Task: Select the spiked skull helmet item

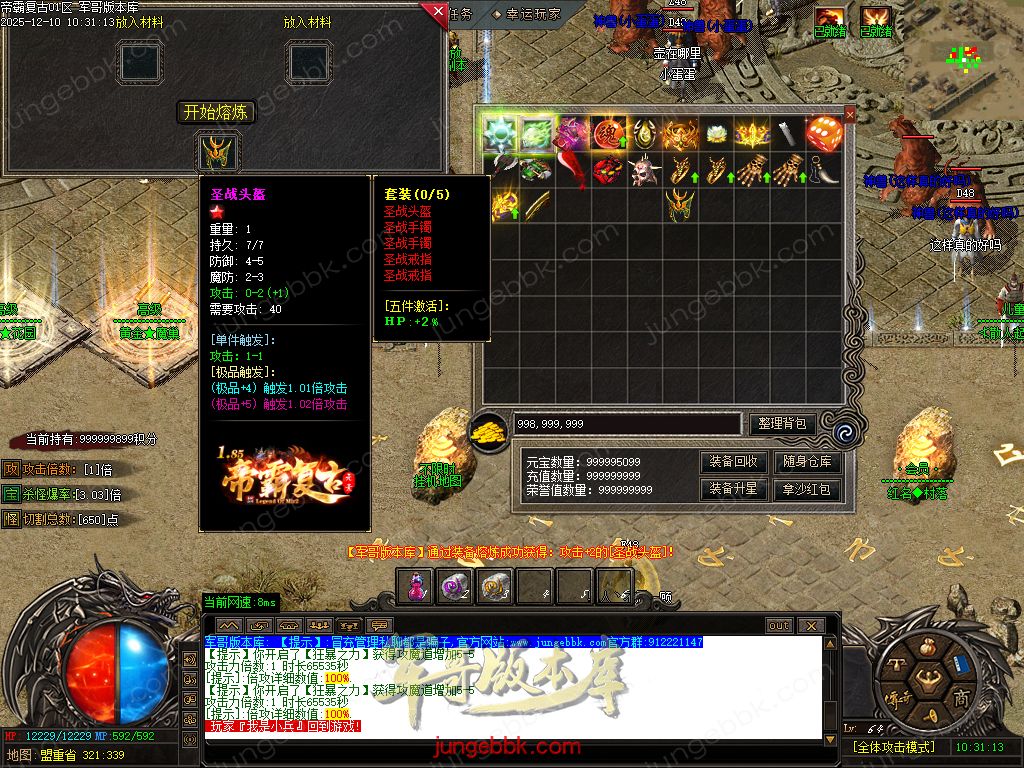Action: click(644, 169)
